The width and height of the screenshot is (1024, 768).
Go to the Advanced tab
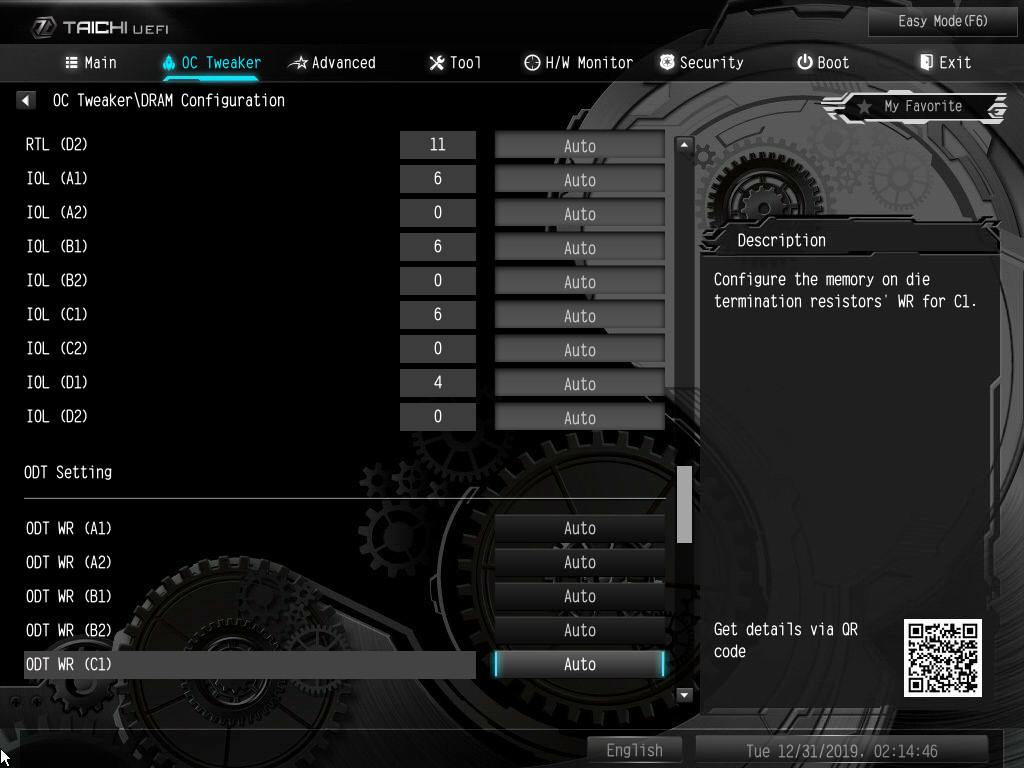click(x=332, y=62)
